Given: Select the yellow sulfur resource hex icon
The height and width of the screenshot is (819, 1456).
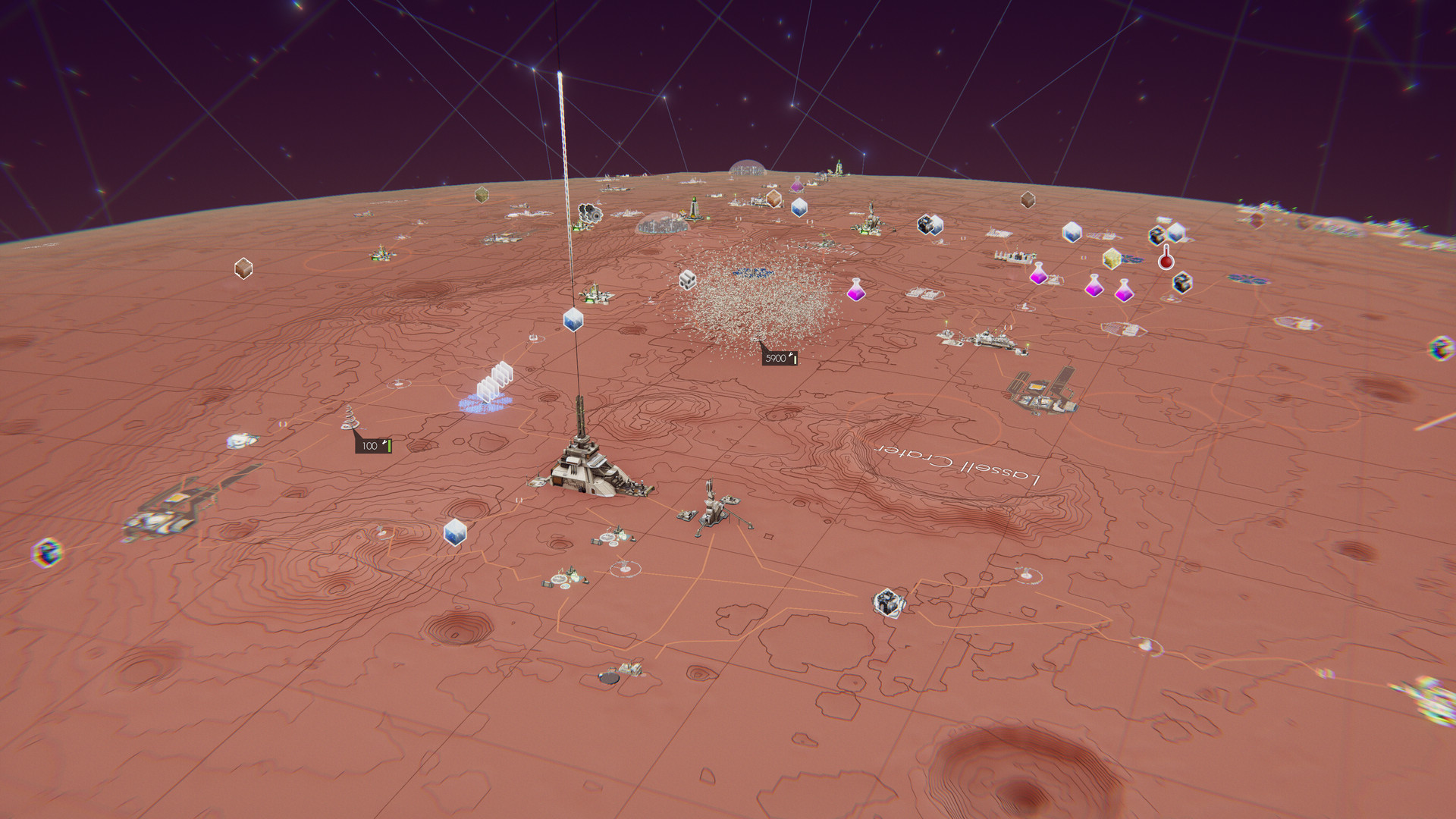Looking at the screenshot, I should click(1112, 260).
